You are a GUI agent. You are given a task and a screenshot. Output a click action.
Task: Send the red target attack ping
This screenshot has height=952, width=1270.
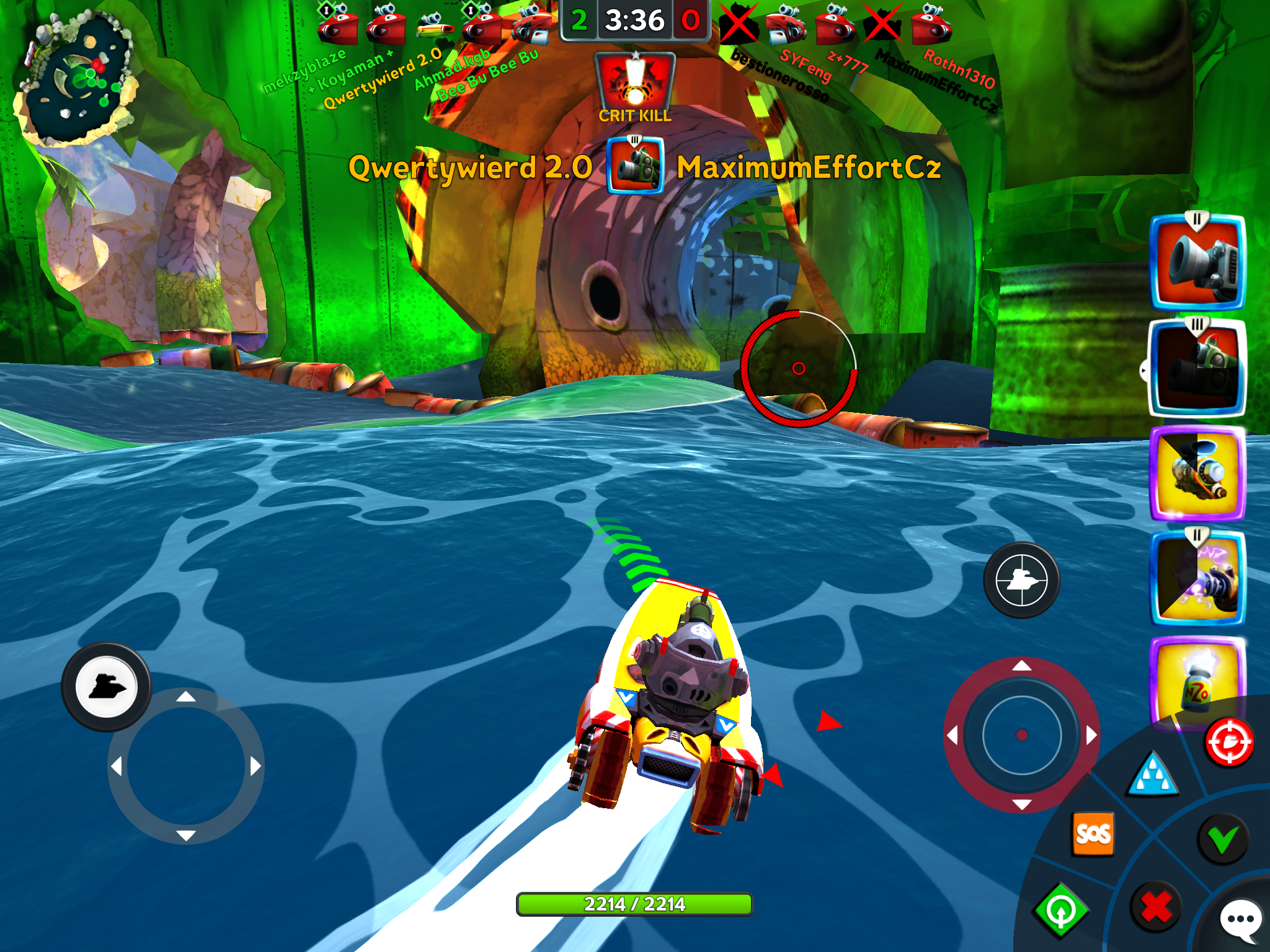pos(1229,742)
